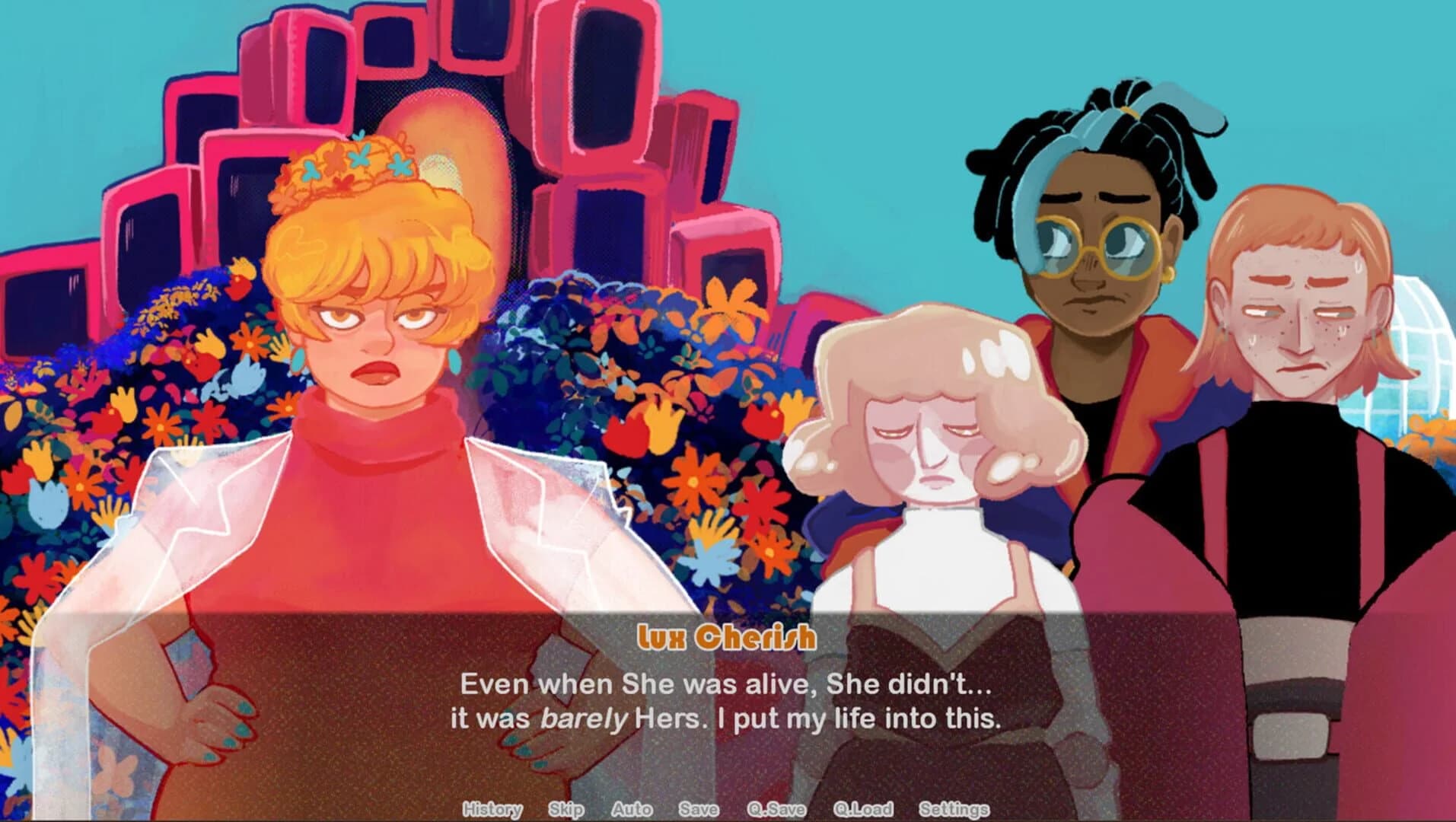Click the Settings label in quick menu
The image size is (1456, 822).
[955, 810]
